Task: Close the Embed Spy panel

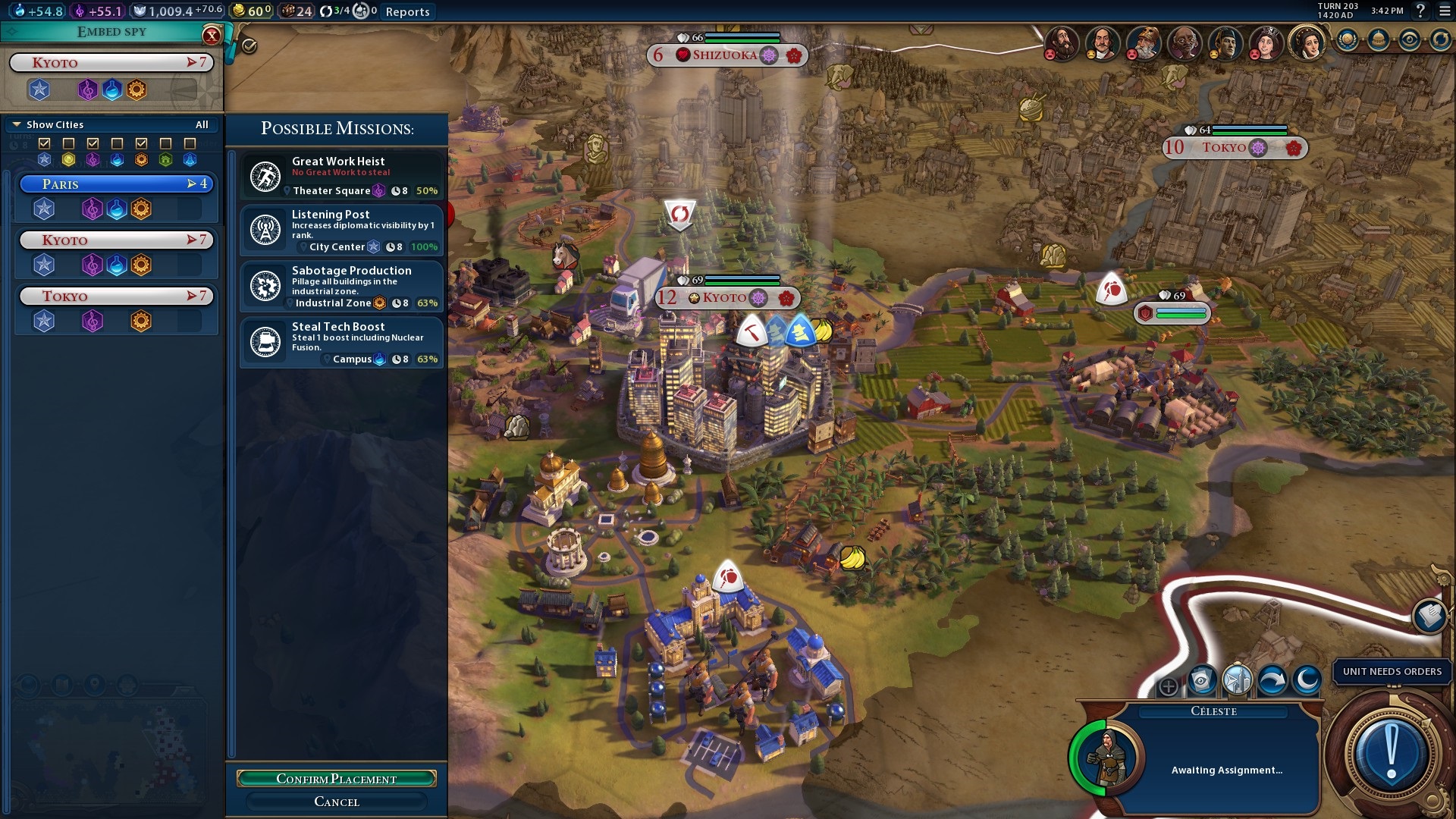Action: click(x=212, y=35)
